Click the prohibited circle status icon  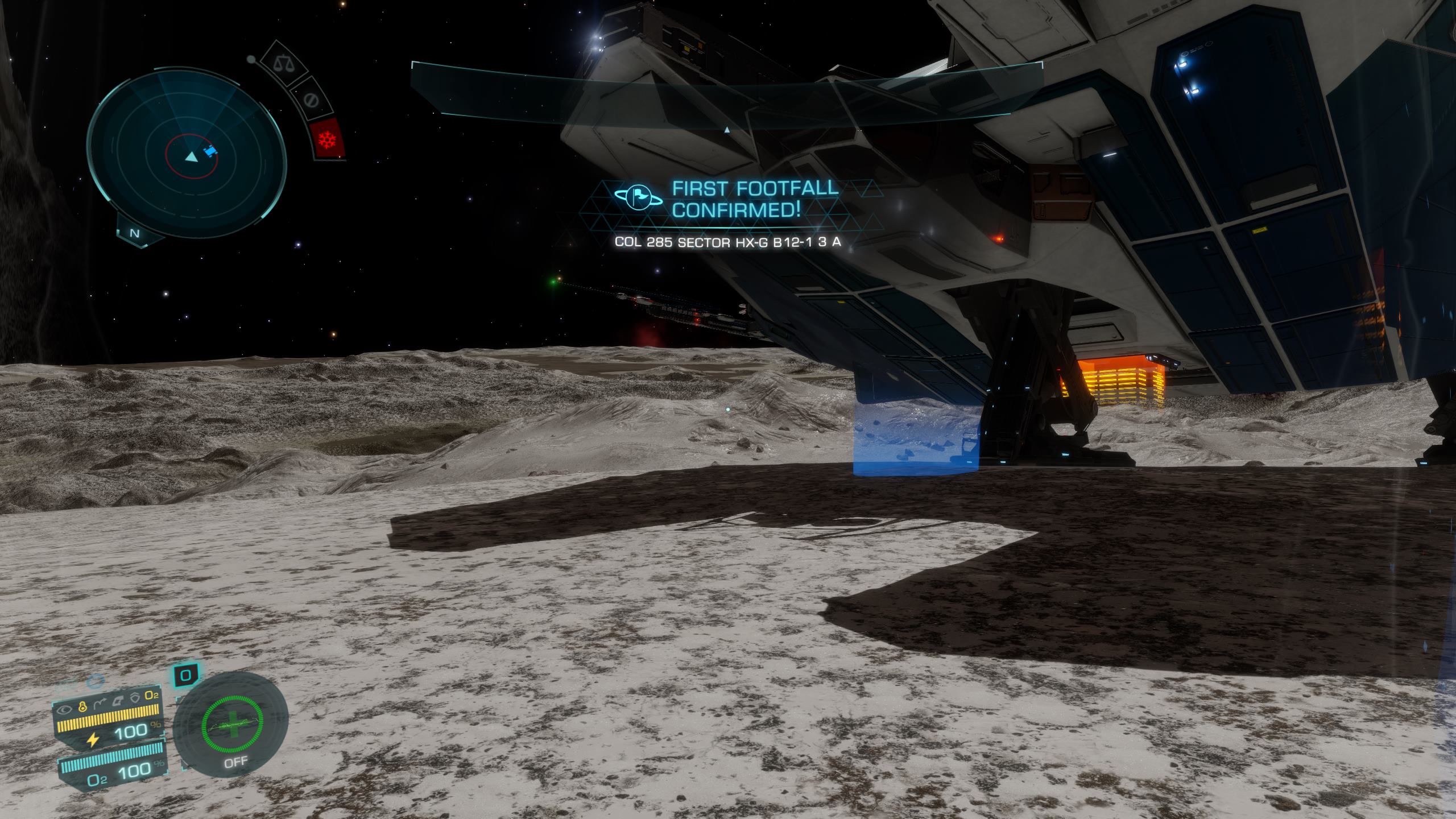(310, 100)
